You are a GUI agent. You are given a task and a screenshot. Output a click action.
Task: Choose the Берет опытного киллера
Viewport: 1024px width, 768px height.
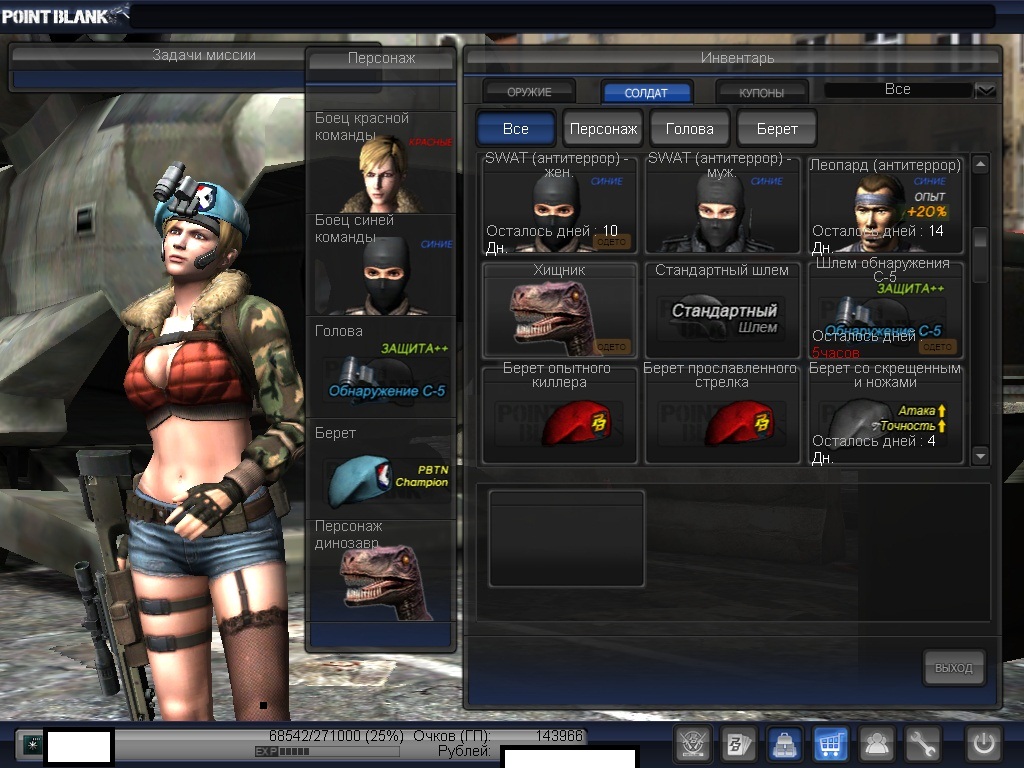[x=560, y=414]
